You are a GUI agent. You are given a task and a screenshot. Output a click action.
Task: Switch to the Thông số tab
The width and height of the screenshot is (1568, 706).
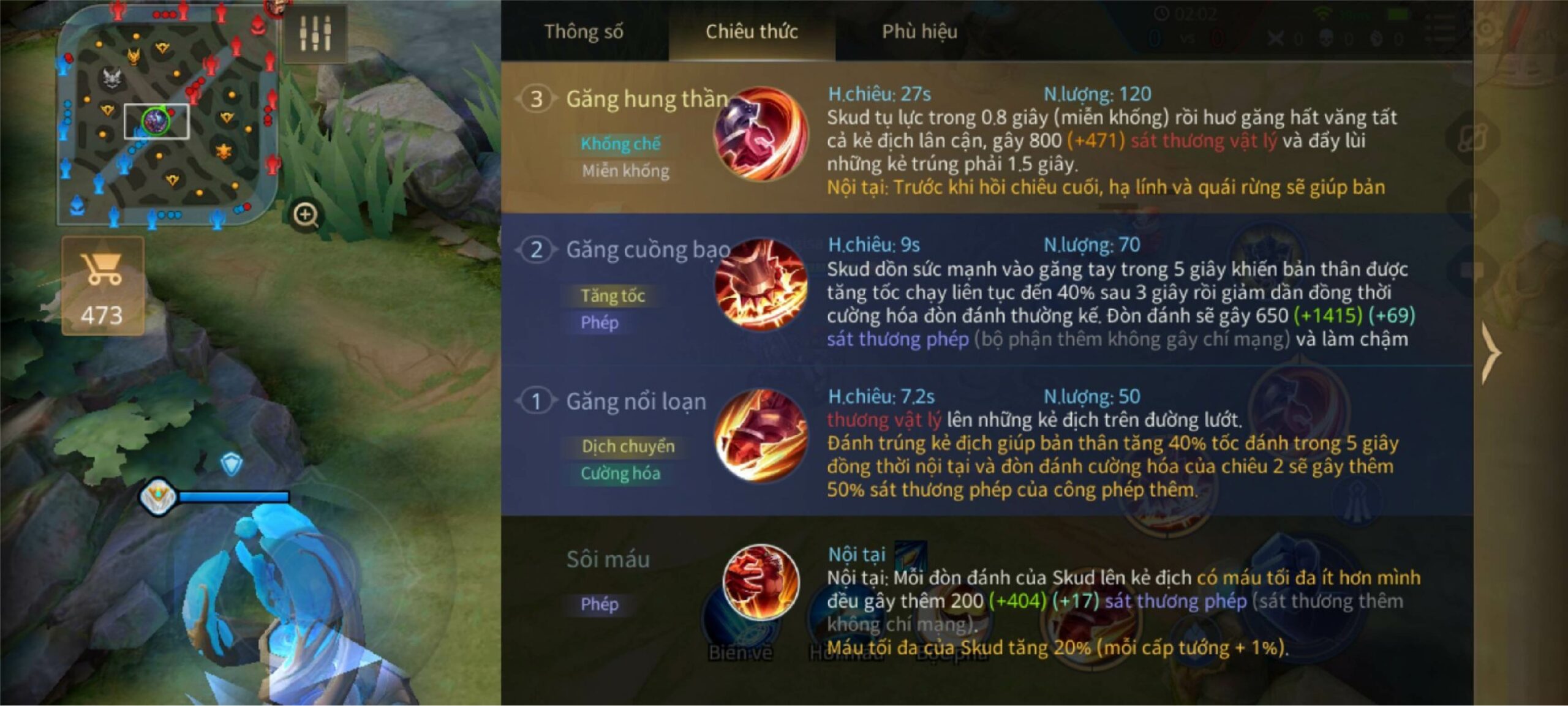[x=583, y=31]
